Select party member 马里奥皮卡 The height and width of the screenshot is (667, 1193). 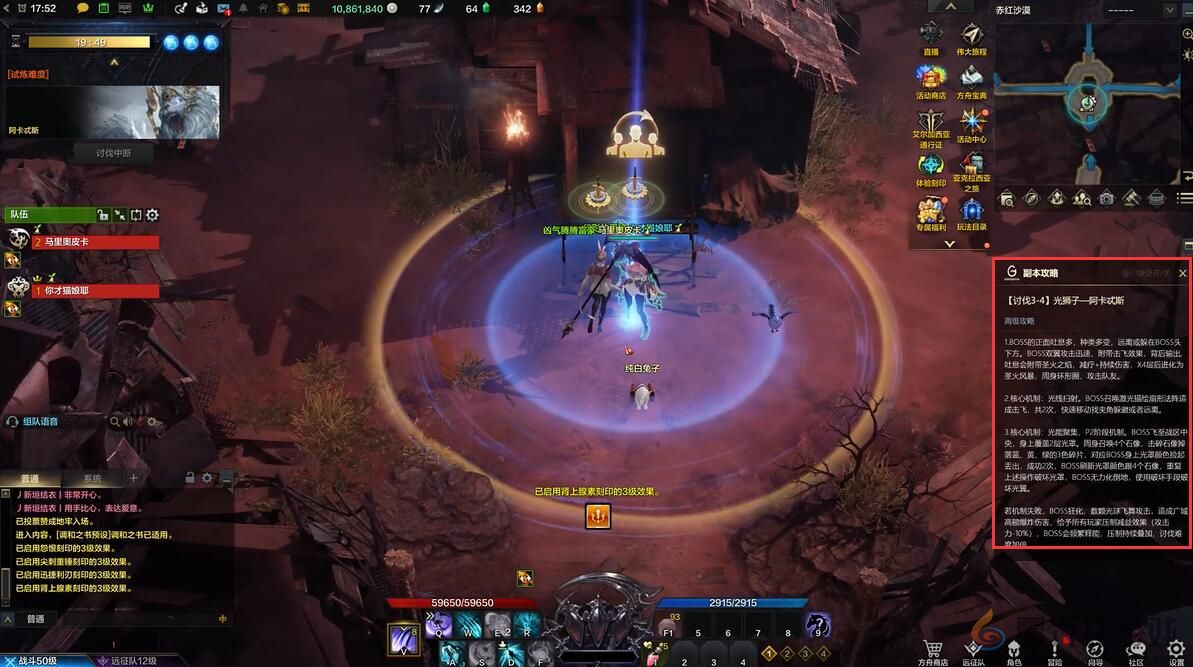click(96, 242)
